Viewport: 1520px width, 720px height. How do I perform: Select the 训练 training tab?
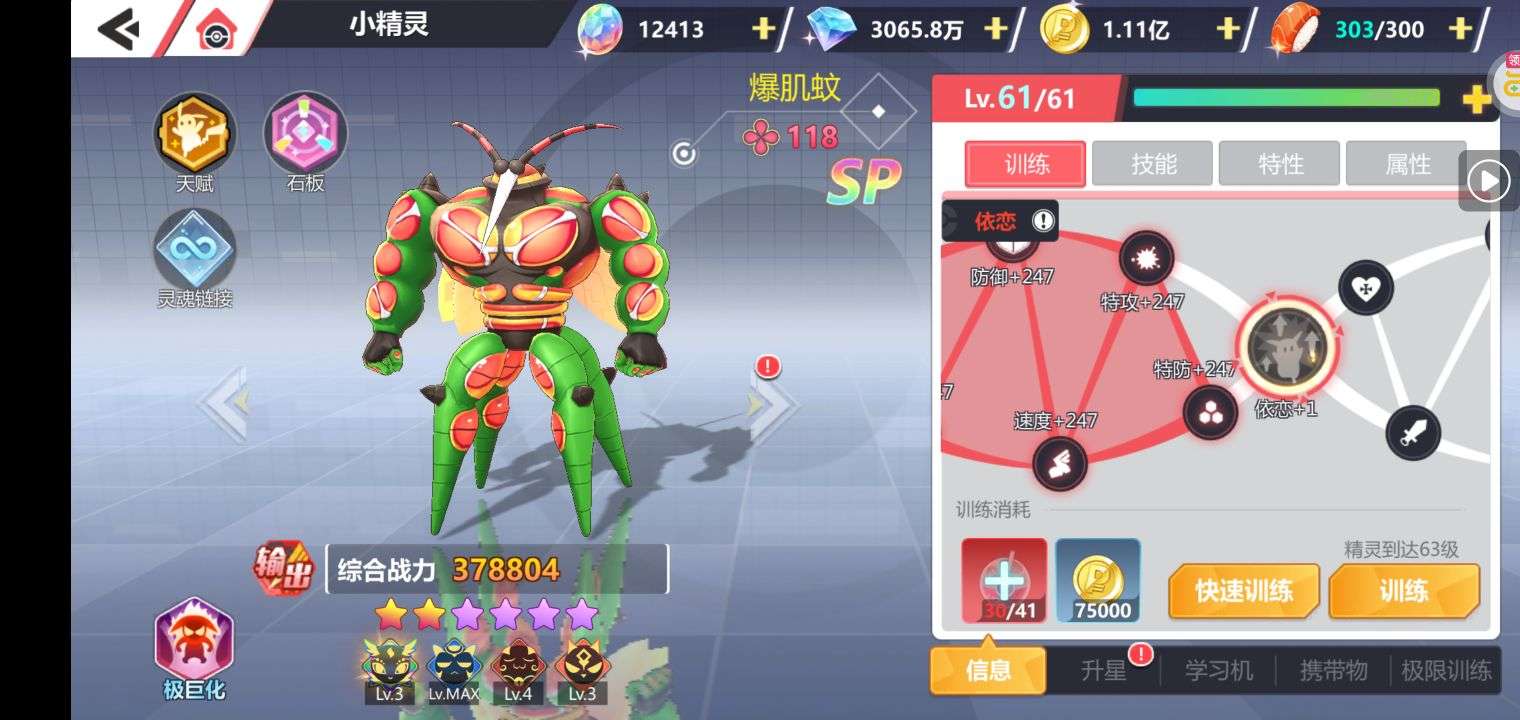(x=1026, y=164)
